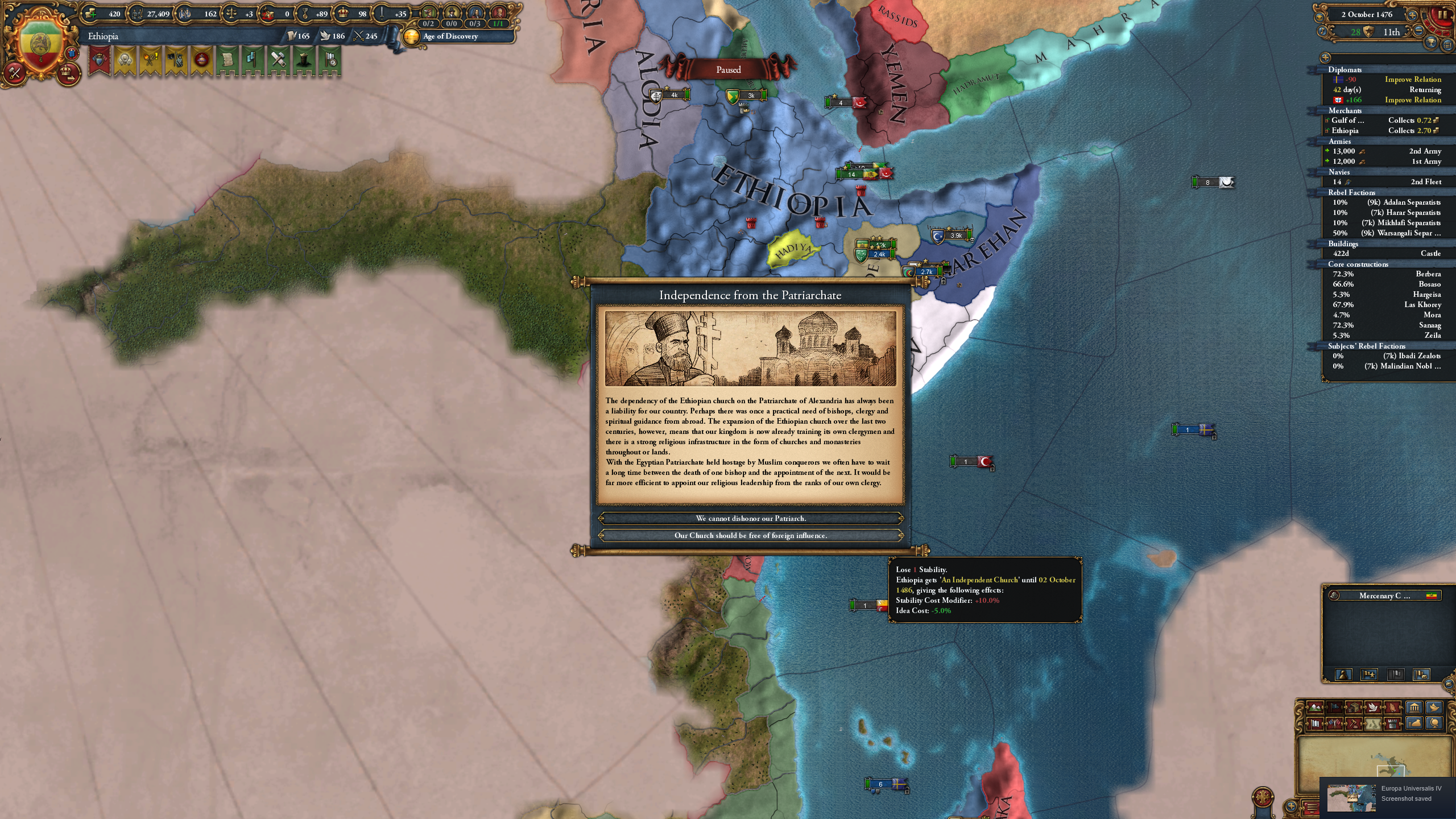The image size is (1456, 819).
Task: Click the achievements trophy icon
Action: tap(1431, 42)
